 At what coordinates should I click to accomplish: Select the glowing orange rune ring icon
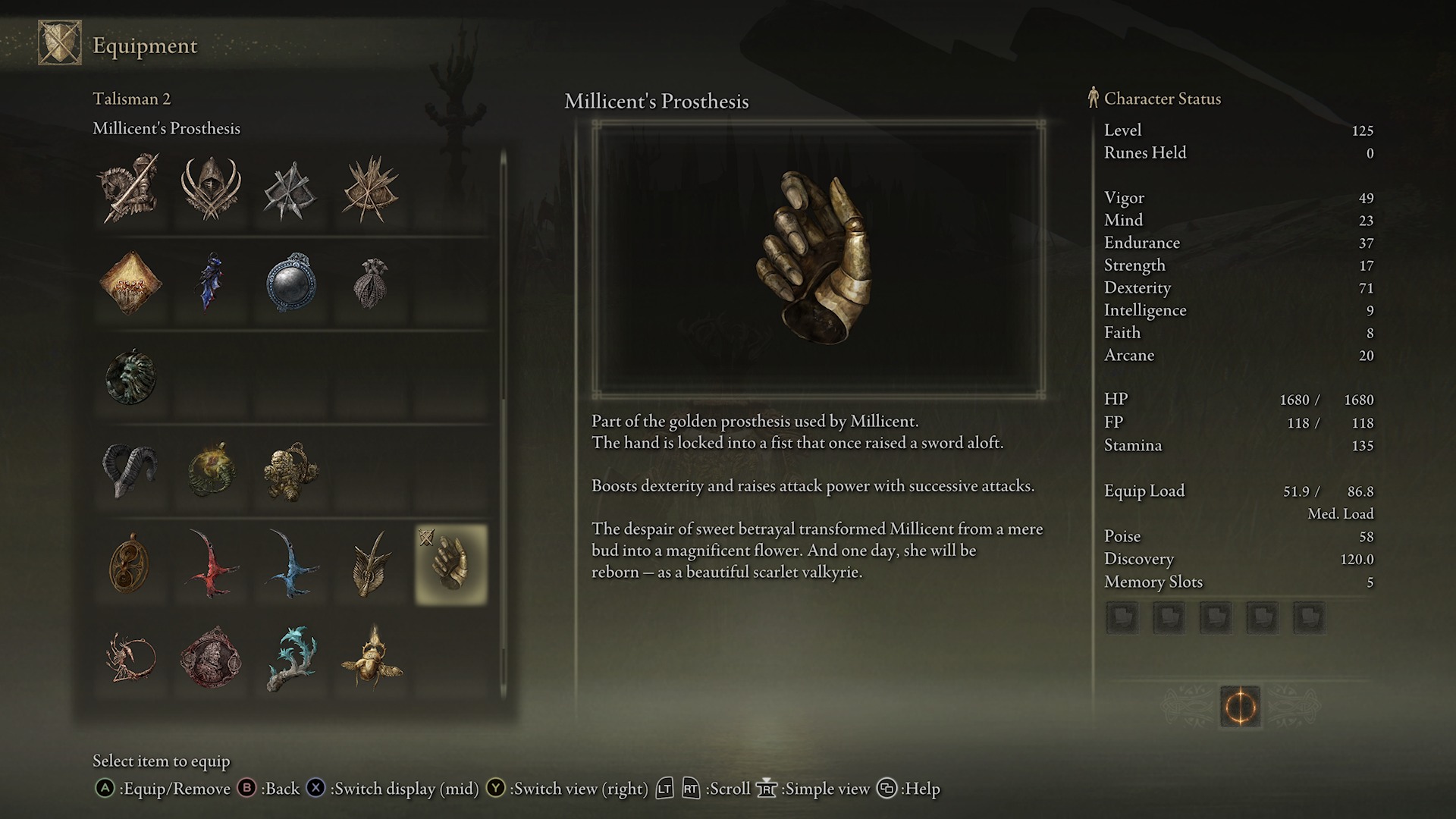tap(1240, 707)
